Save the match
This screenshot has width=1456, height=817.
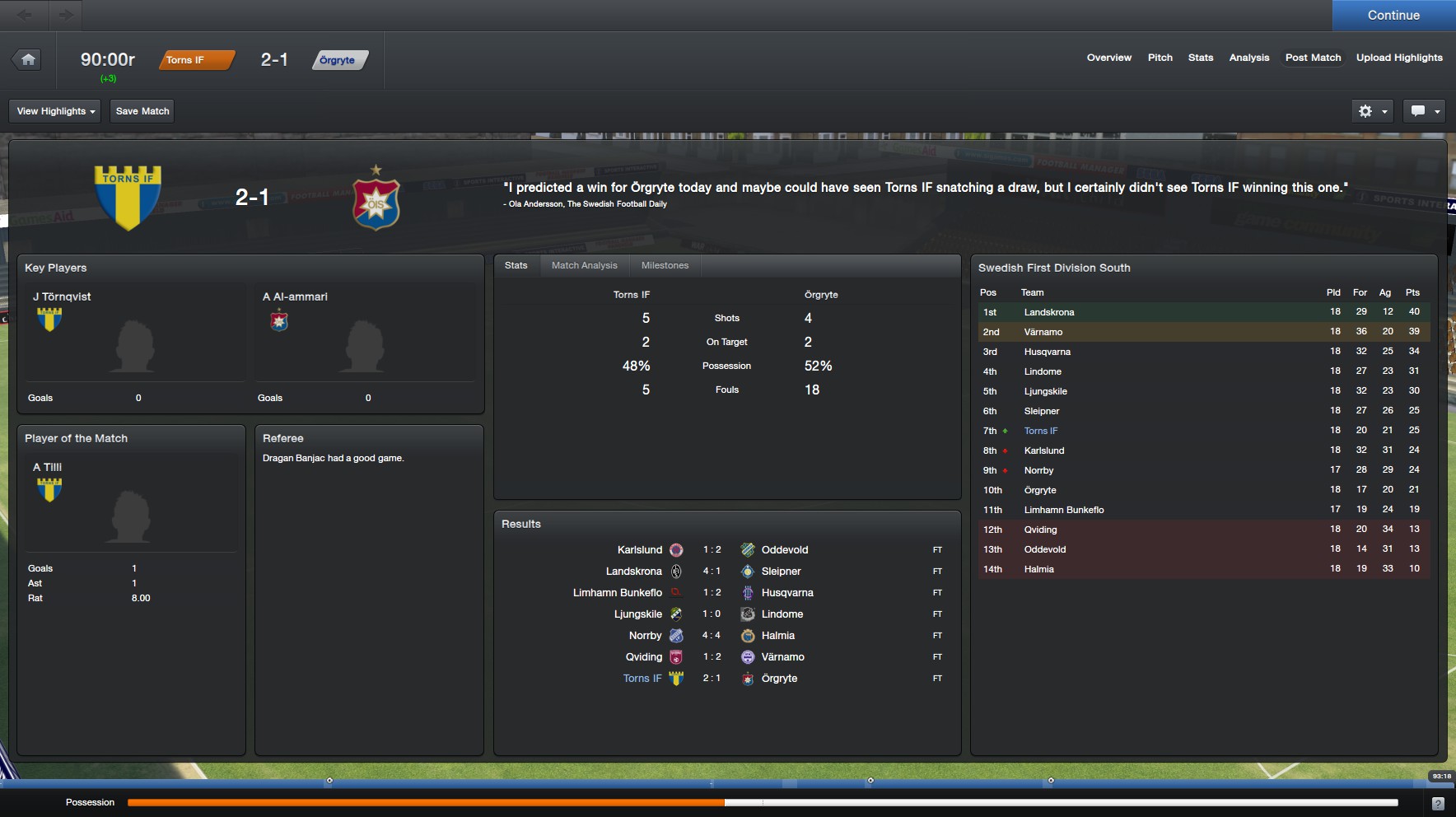point(142,111)
